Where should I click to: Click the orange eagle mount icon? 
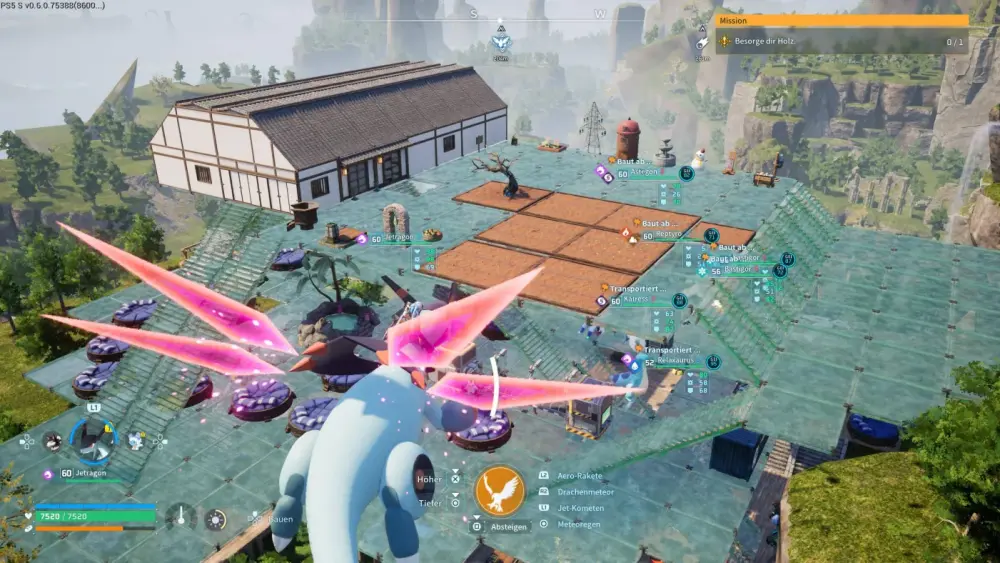(500, 491)
